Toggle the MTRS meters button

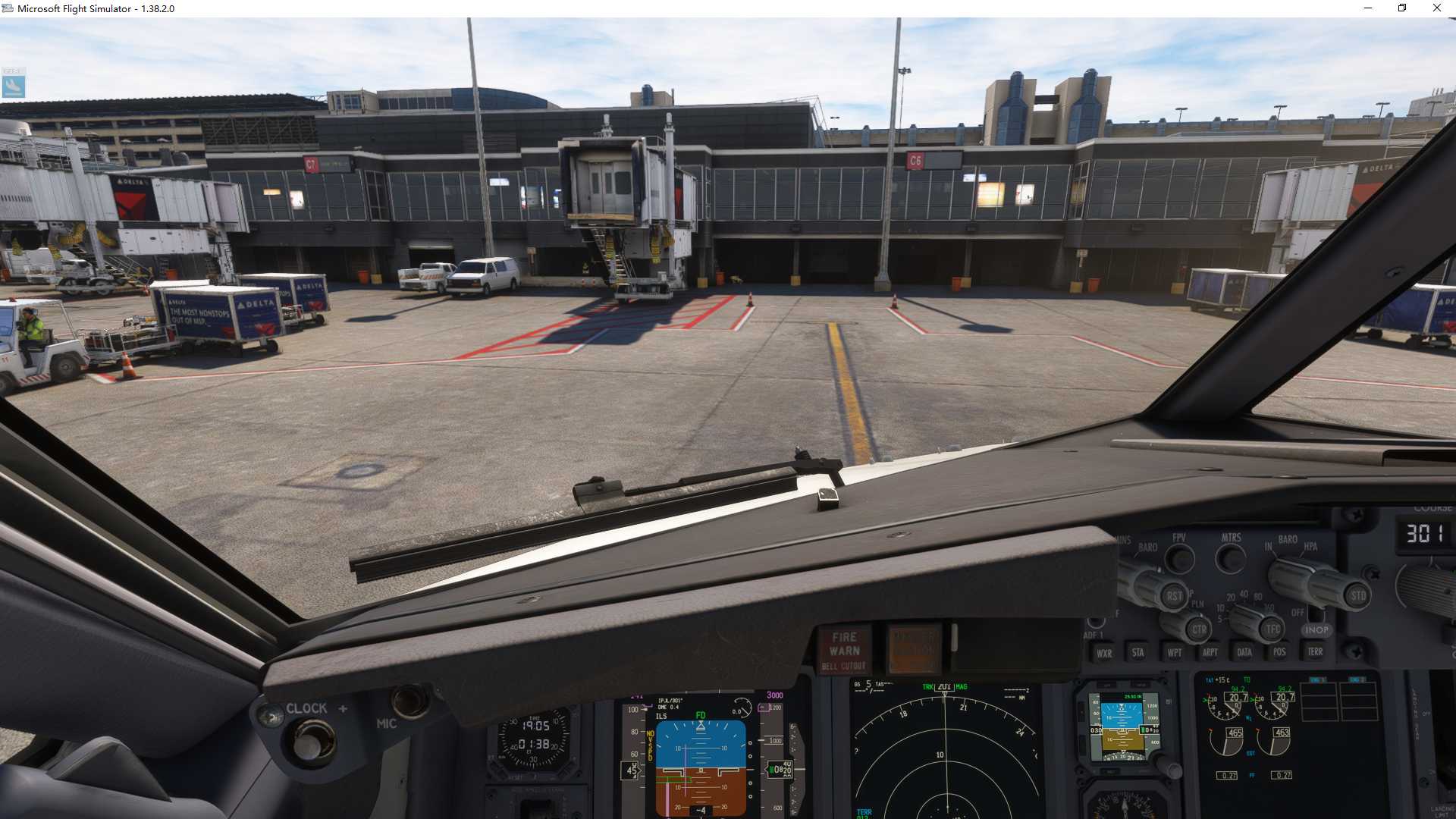[x=1230, y=560]
